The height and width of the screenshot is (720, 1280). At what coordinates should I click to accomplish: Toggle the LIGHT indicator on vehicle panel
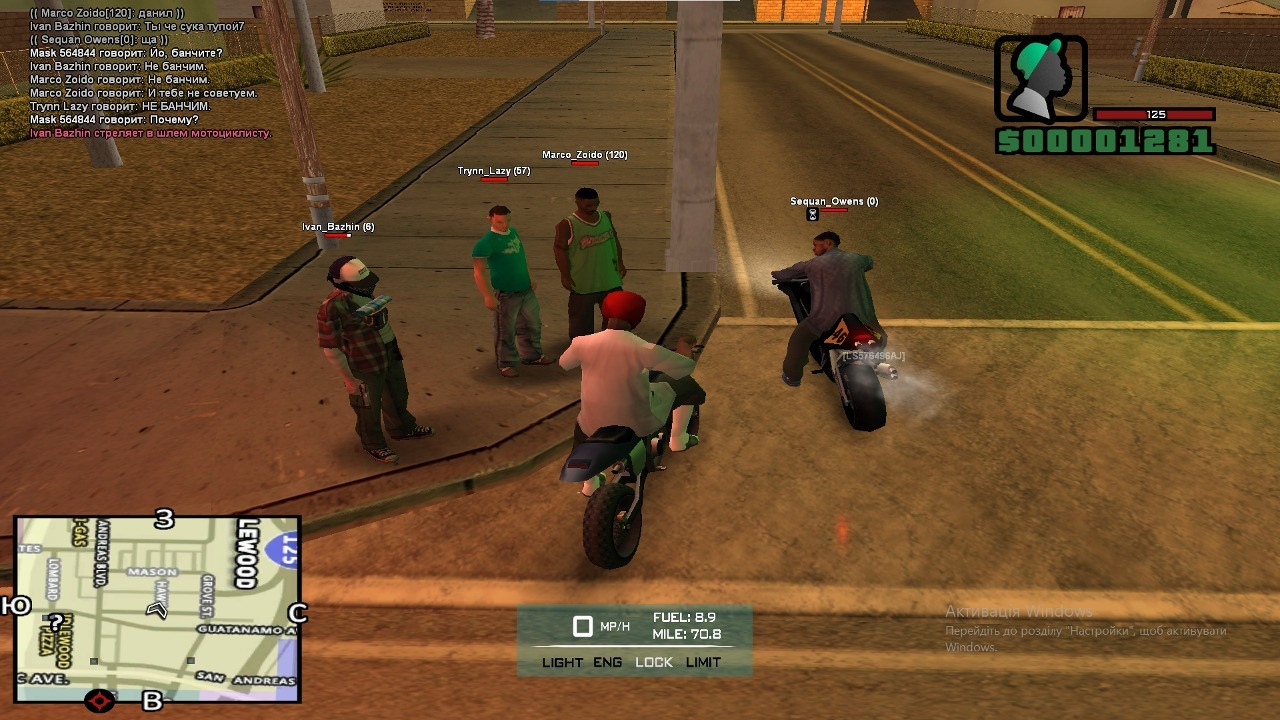(x=562, y=662)
